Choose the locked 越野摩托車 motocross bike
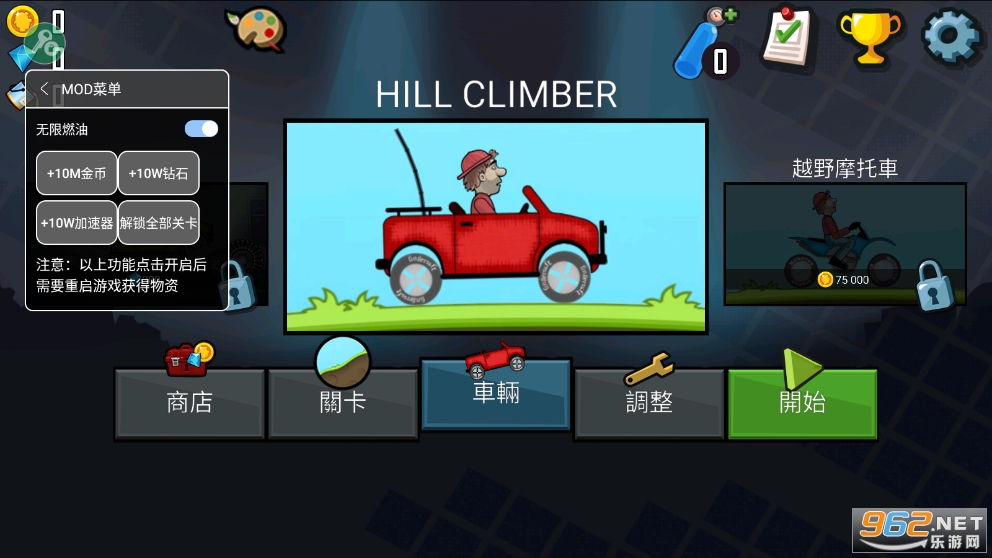Screen dimensions: 992x558 click(x=845, y=244)
